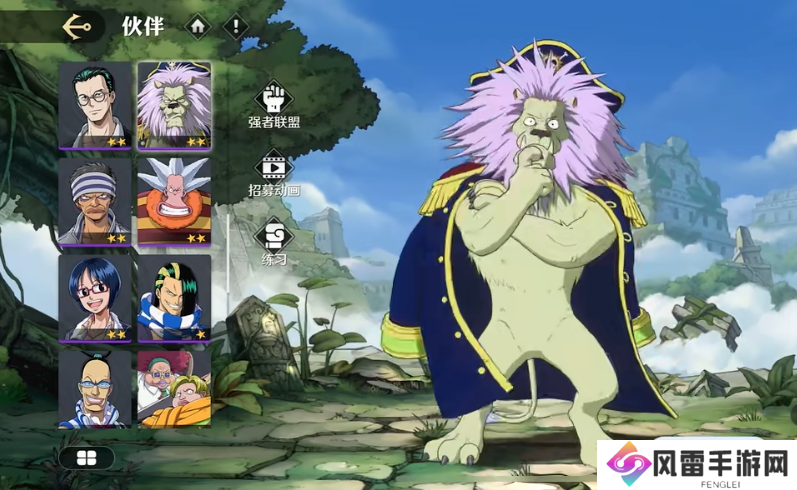Viewport: 797px width, 490px height.
Task: Open the home screen icon
Action: (199, 27)
